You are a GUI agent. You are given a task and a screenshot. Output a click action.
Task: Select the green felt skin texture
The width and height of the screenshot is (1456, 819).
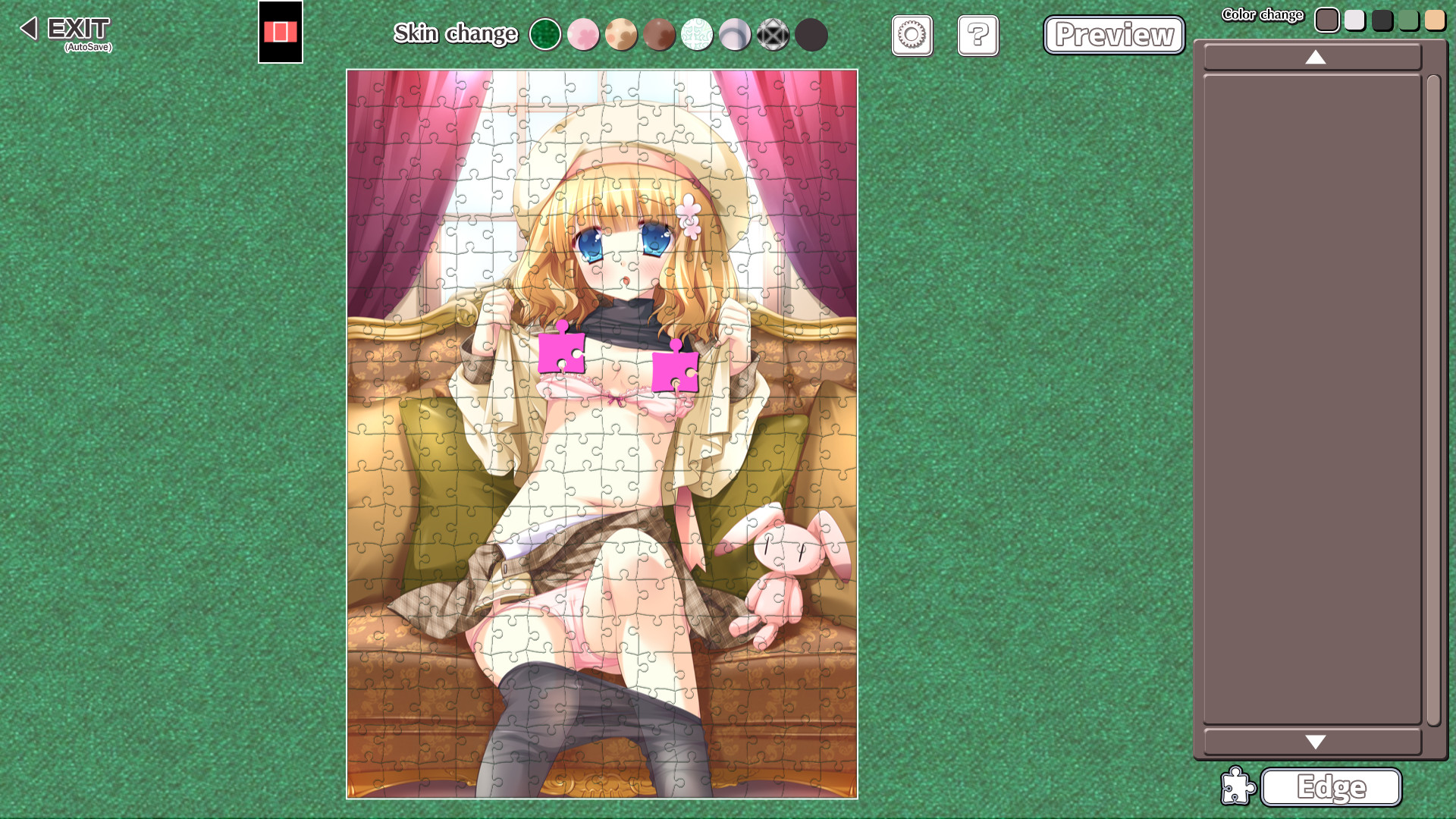545,35
